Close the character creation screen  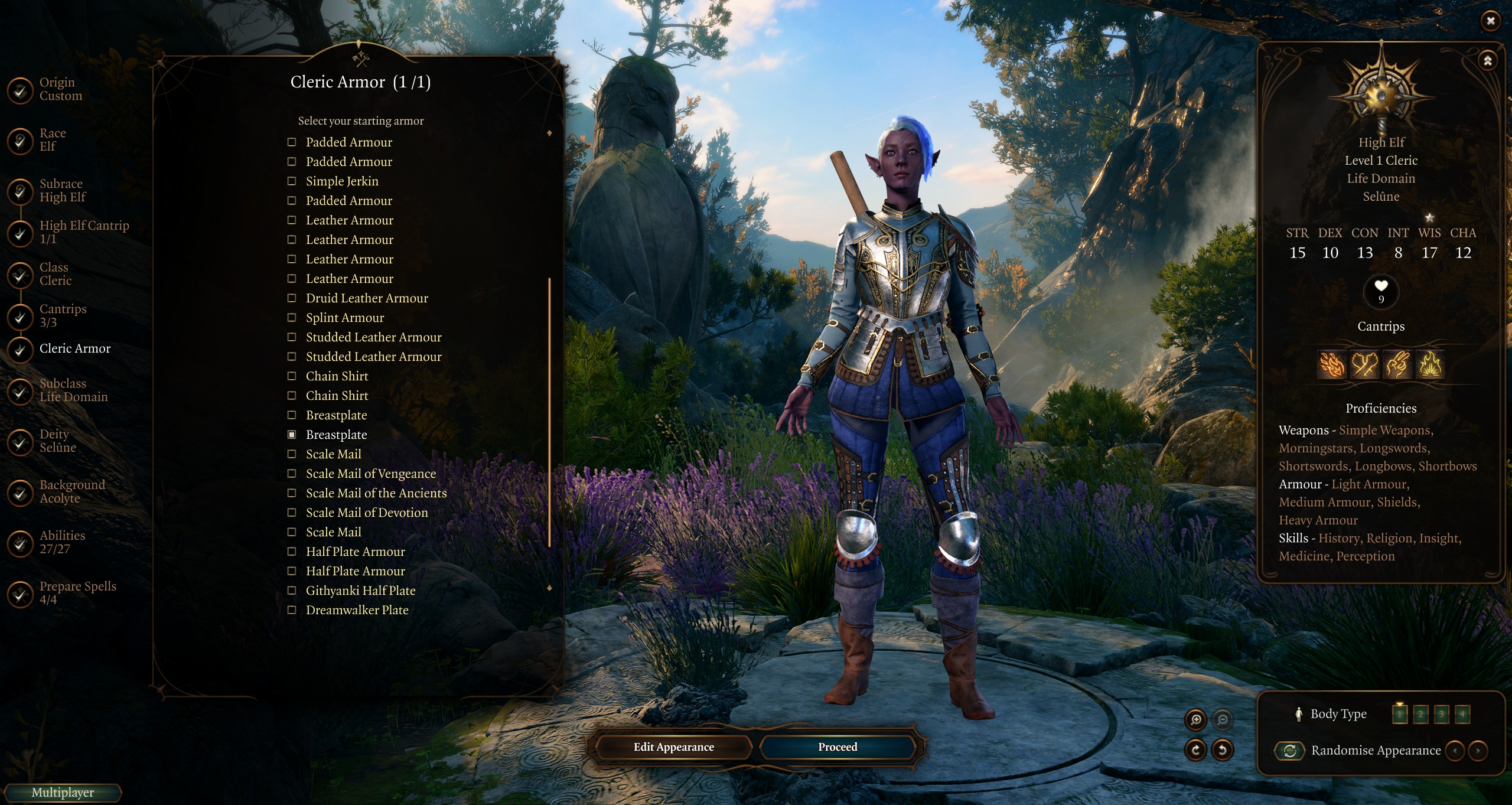(x=1490, y=21)
